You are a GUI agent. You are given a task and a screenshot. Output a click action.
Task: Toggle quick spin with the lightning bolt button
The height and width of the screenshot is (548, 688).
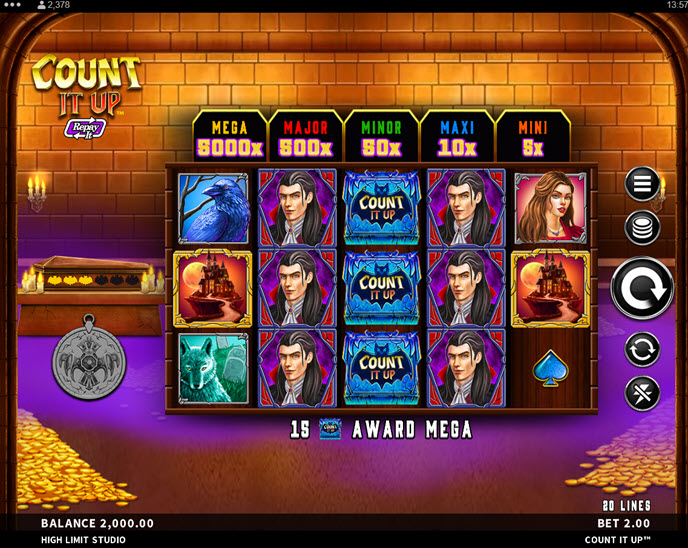point(641,393)
